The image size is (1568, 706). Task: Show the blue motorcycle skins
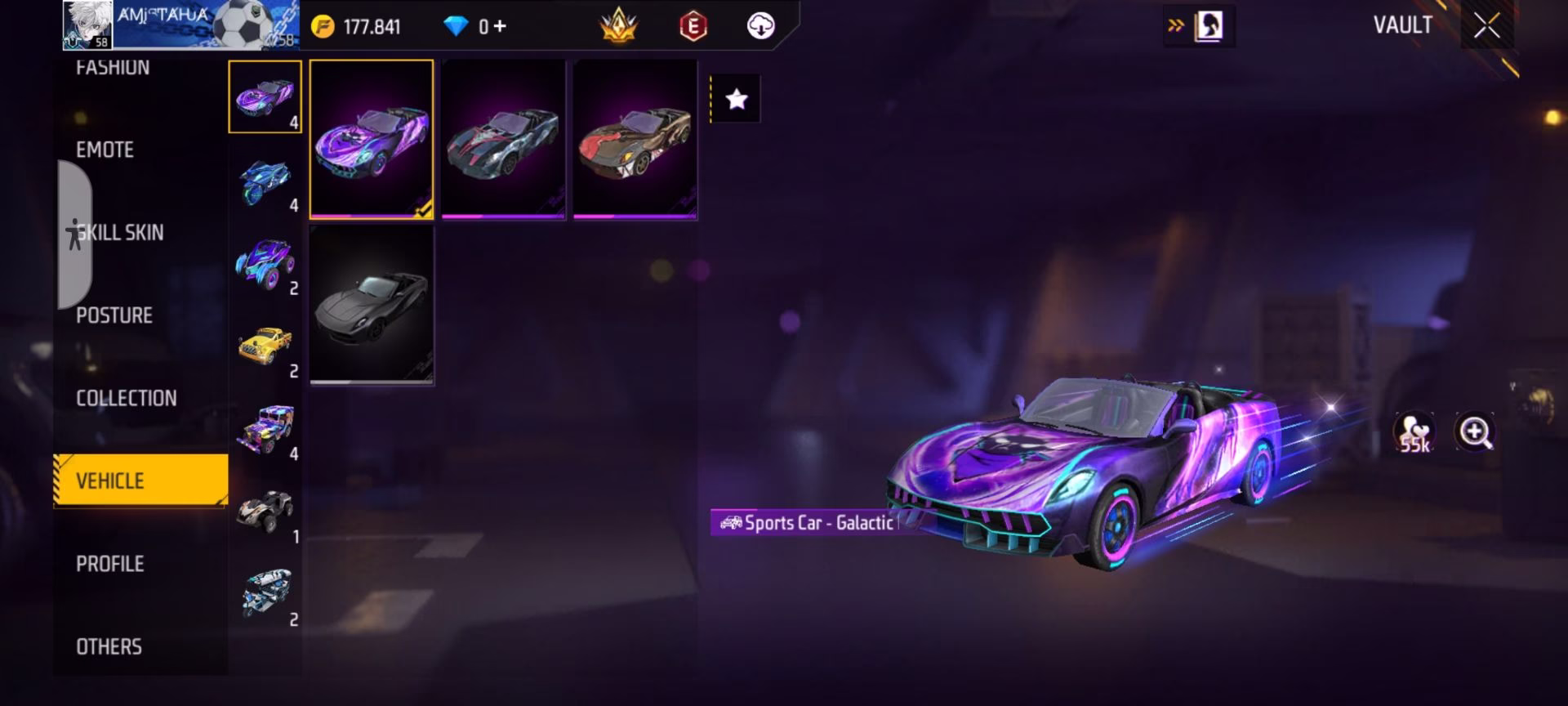(x=265, y=181)
